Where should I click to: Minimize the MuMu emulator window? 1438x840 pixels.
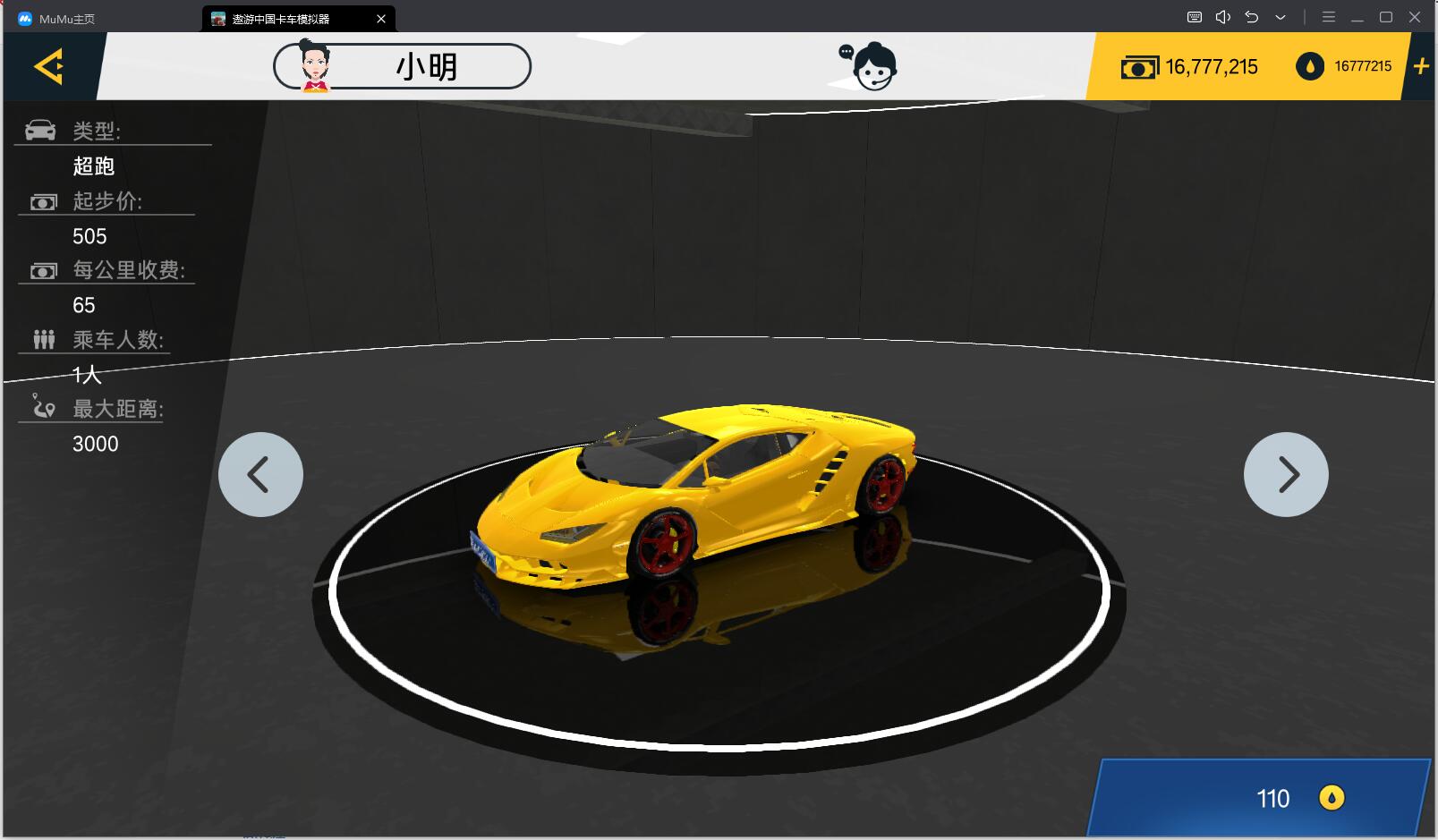pos(1357,18)
